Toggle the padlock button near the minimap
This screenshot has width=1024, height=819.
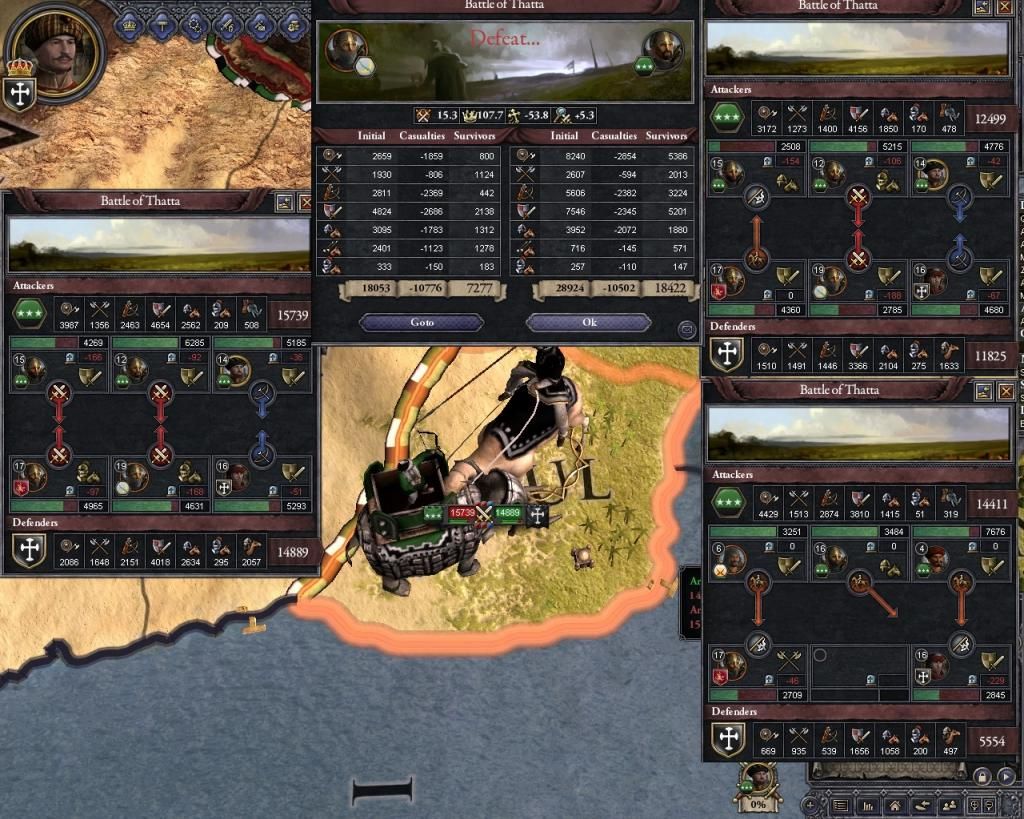coord(982,776)
